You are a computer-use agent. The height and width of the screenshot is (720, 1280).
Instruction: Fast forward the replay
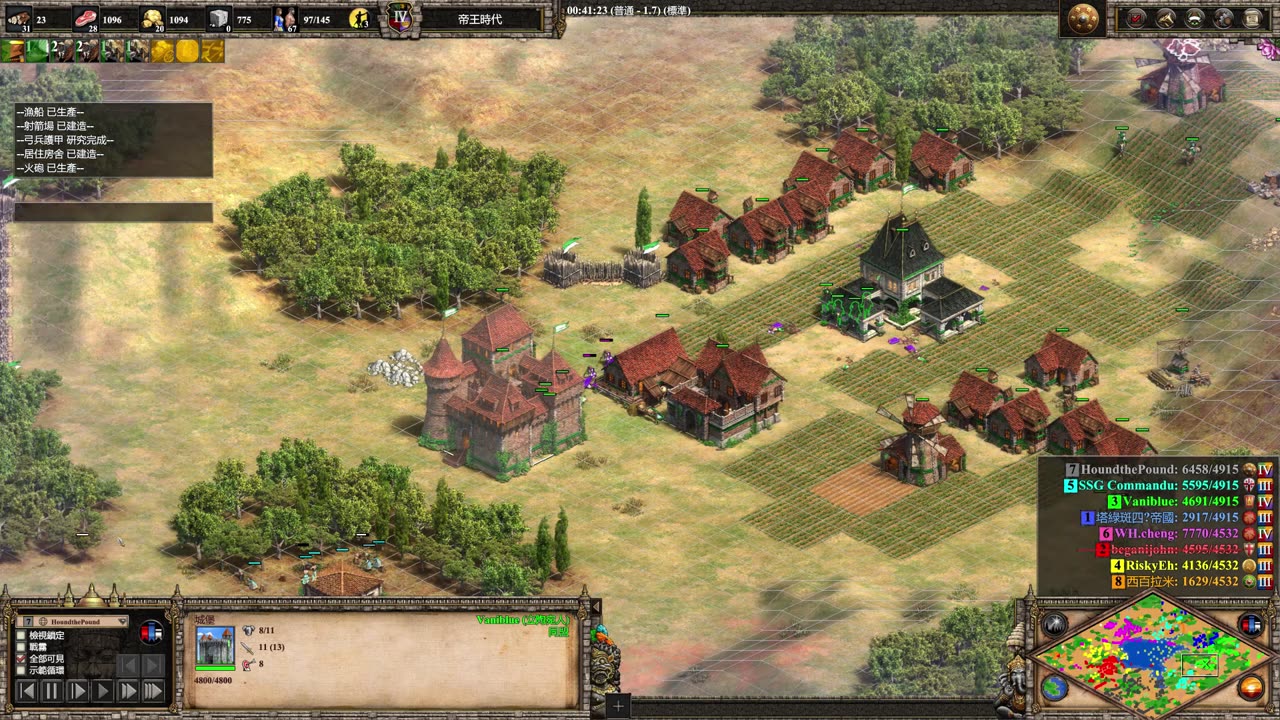click(128, 690)
